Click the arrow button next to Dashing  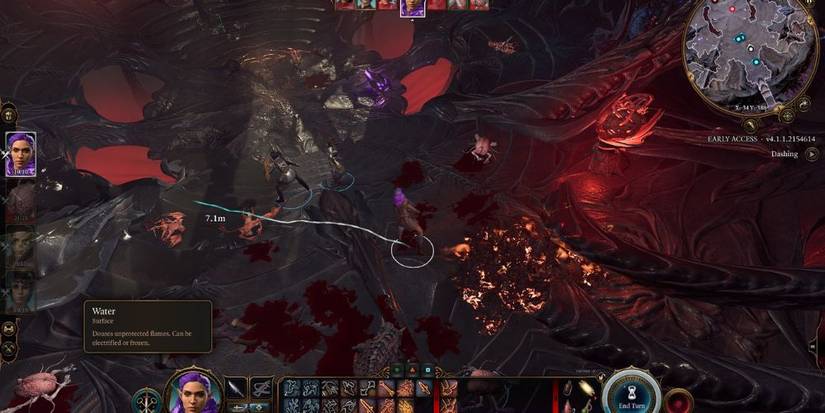pyautogui.click(x=812, y=154)
